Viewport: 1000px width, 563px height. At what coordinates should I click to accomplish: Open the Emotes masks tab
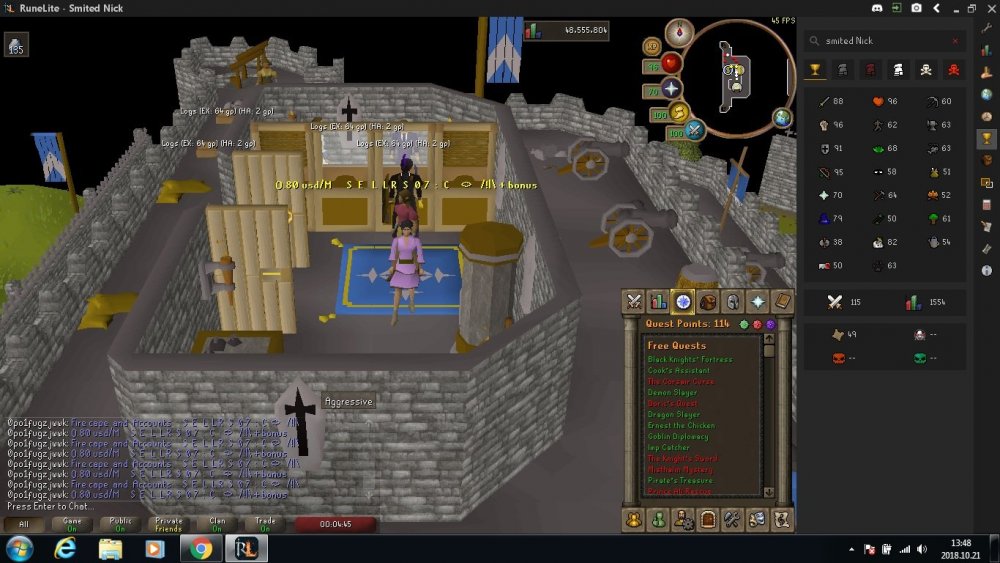coord(757,519)
